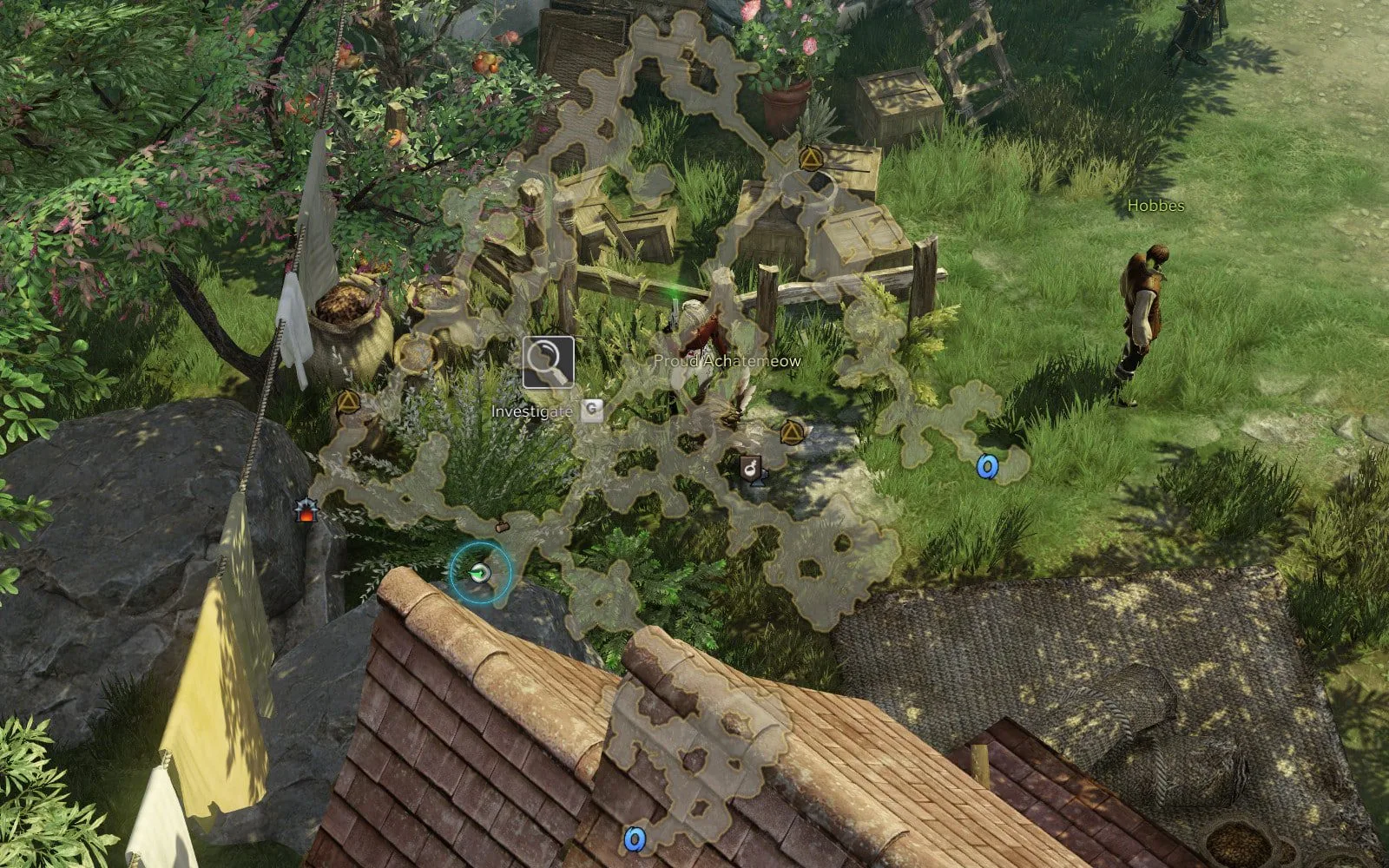Click the small brown log map marker
Image resolution: width=1389 pixels, height=868 pixels.
click(502, 526)
